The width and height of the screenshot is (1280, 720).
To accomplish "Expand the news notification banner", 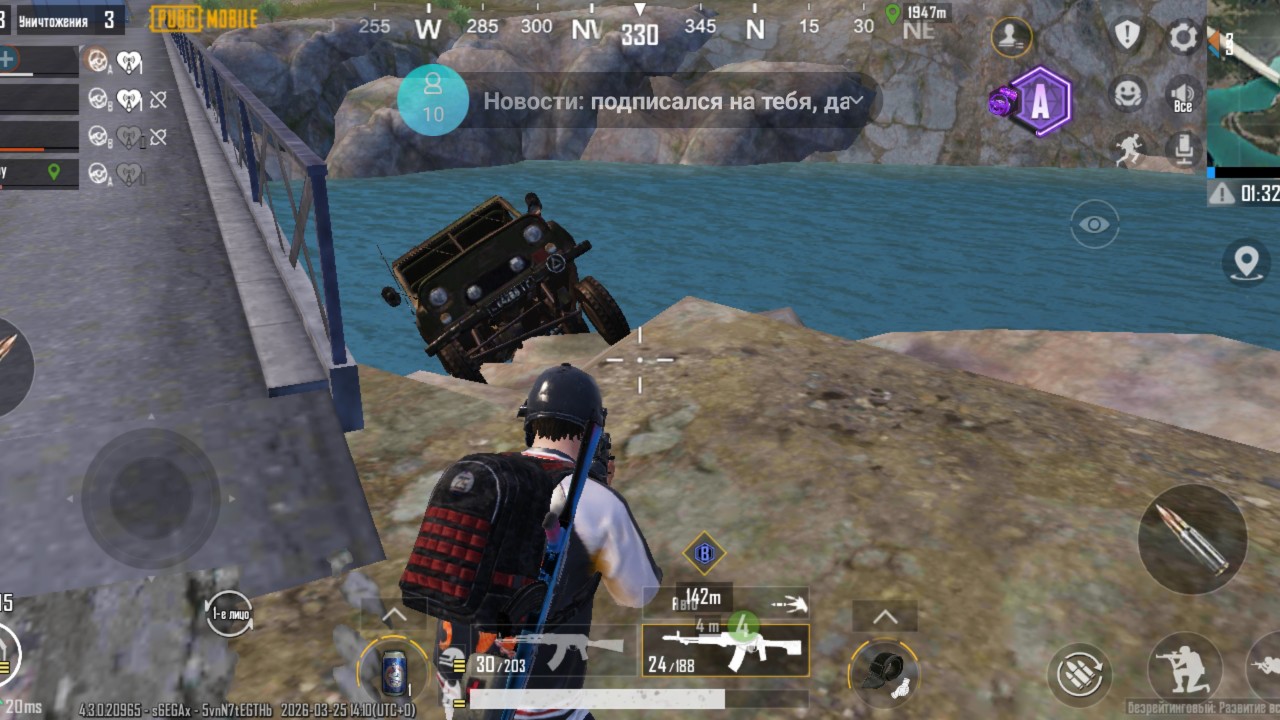I will click(x=857, y=101).
